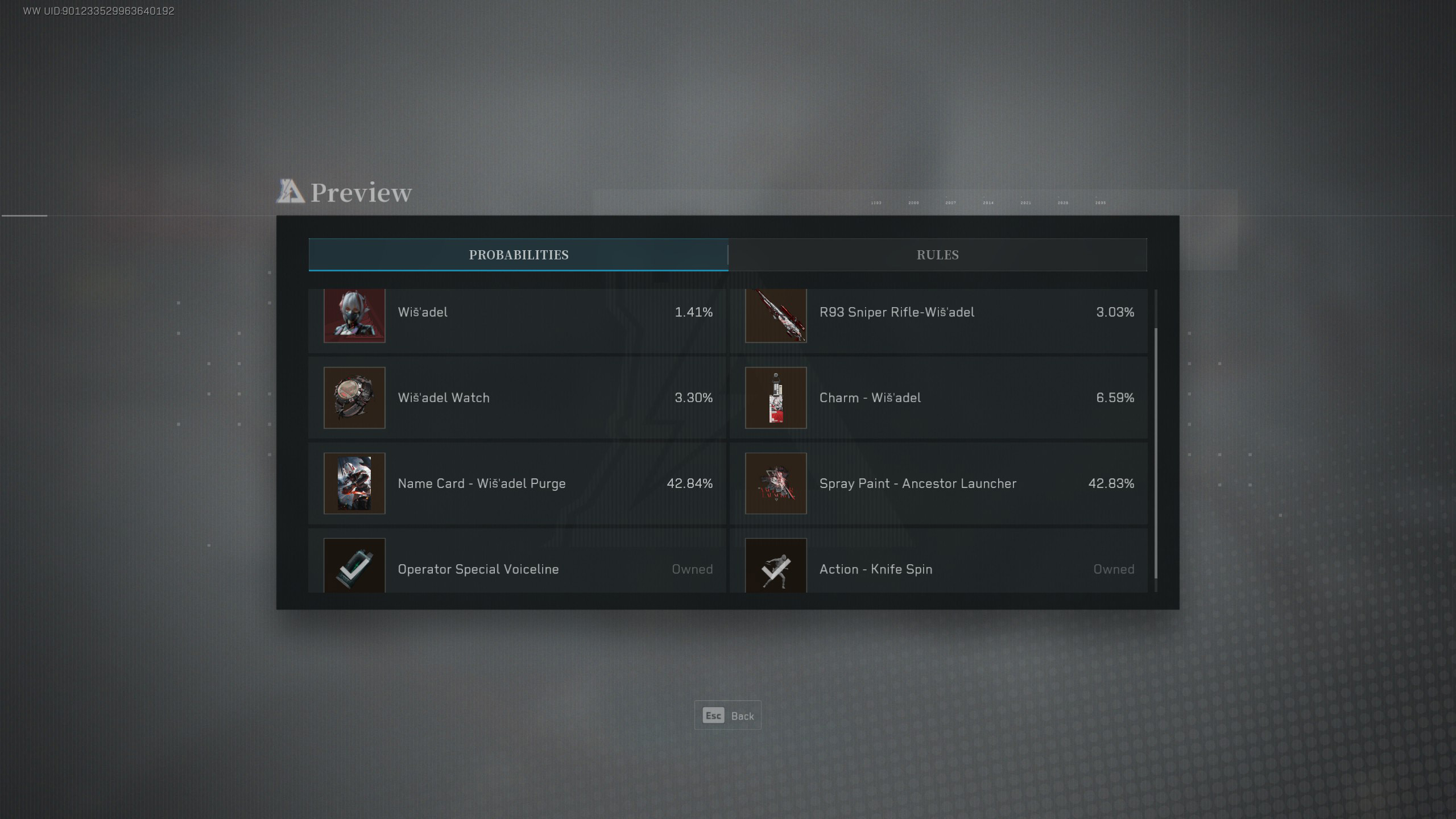Switch to the Rules tab
This screenshot has width=1456, height=819.
pos(937,255)
